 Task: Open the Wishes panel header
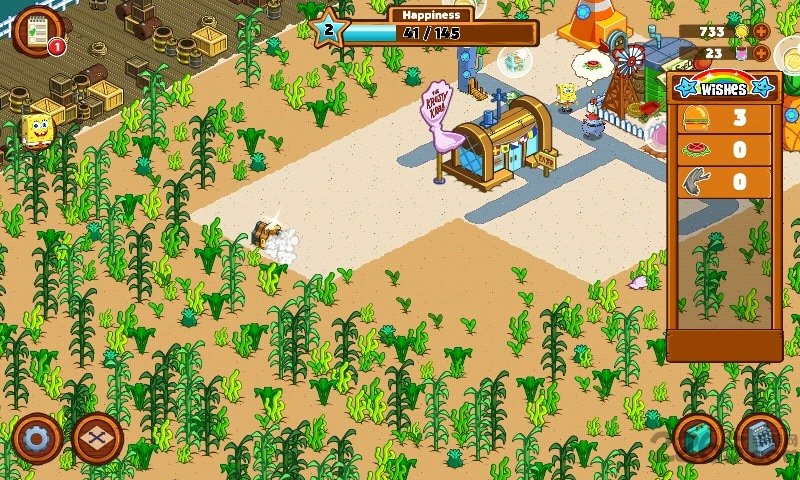(x=725, y=87)
